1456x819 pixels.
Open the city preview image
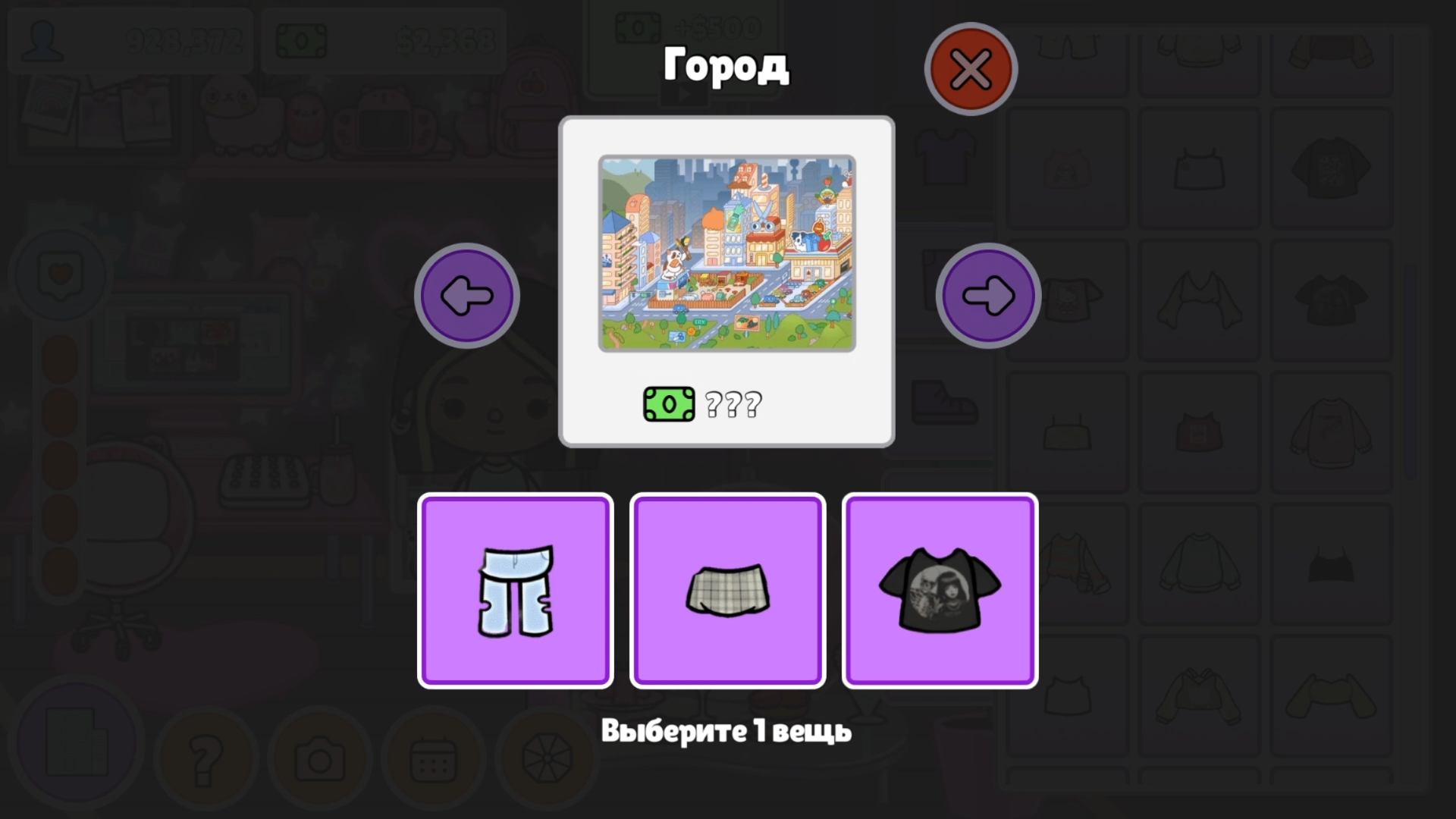click(726, 253)
